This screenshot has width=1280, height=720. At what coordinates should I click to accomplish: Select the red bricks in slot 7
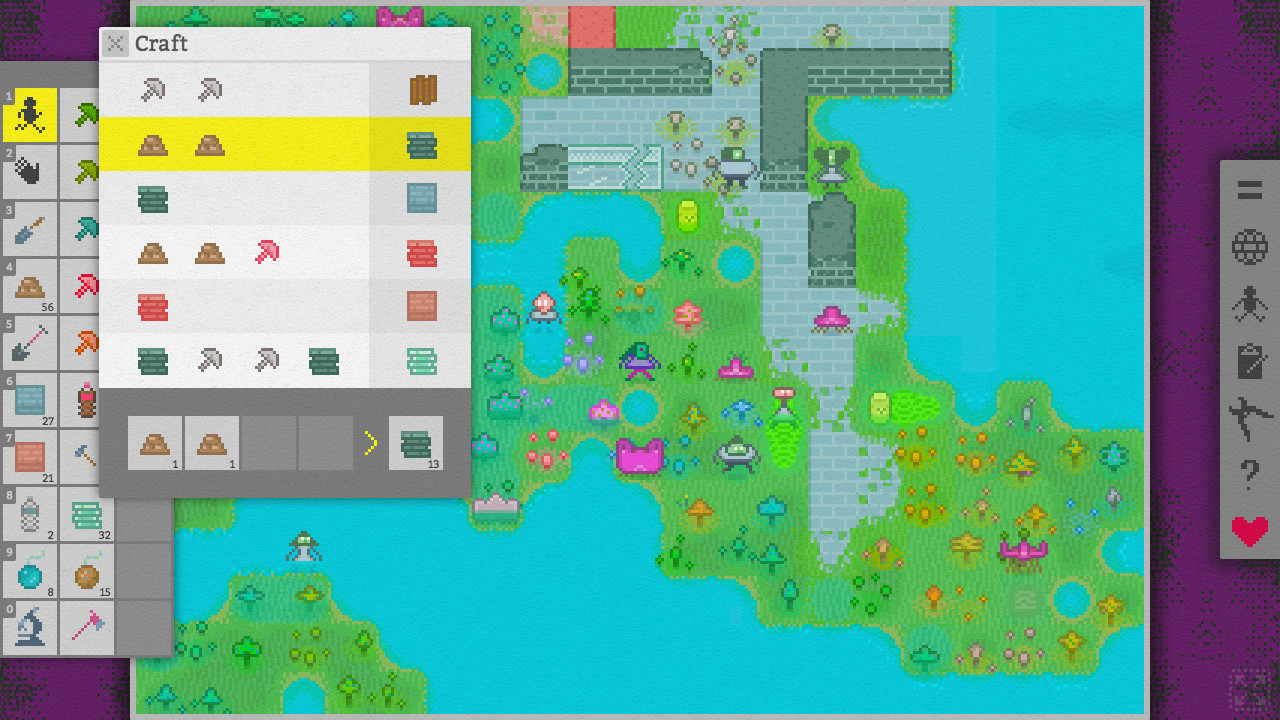30,457
